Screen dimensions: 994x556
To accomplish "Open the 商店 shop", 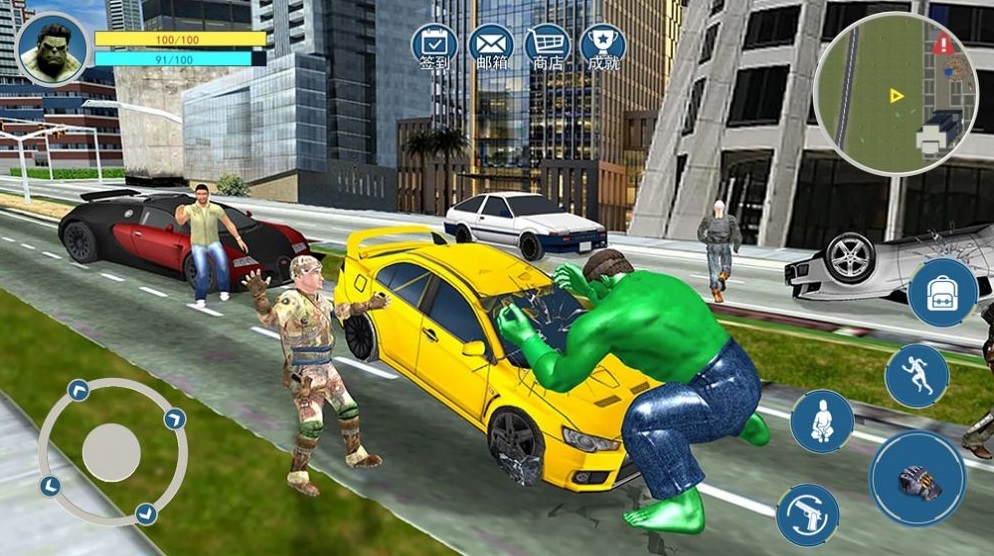I will coord(547,46).
